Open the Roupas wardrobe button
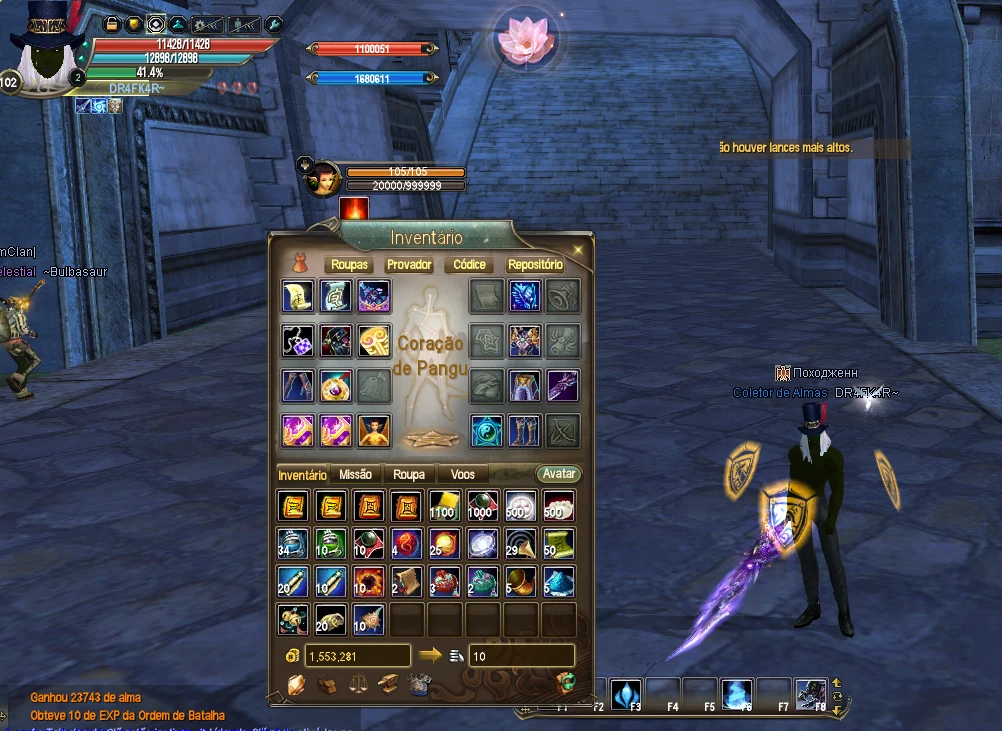The width and height of the screenshot is (1002, 731). pos(349,265)
